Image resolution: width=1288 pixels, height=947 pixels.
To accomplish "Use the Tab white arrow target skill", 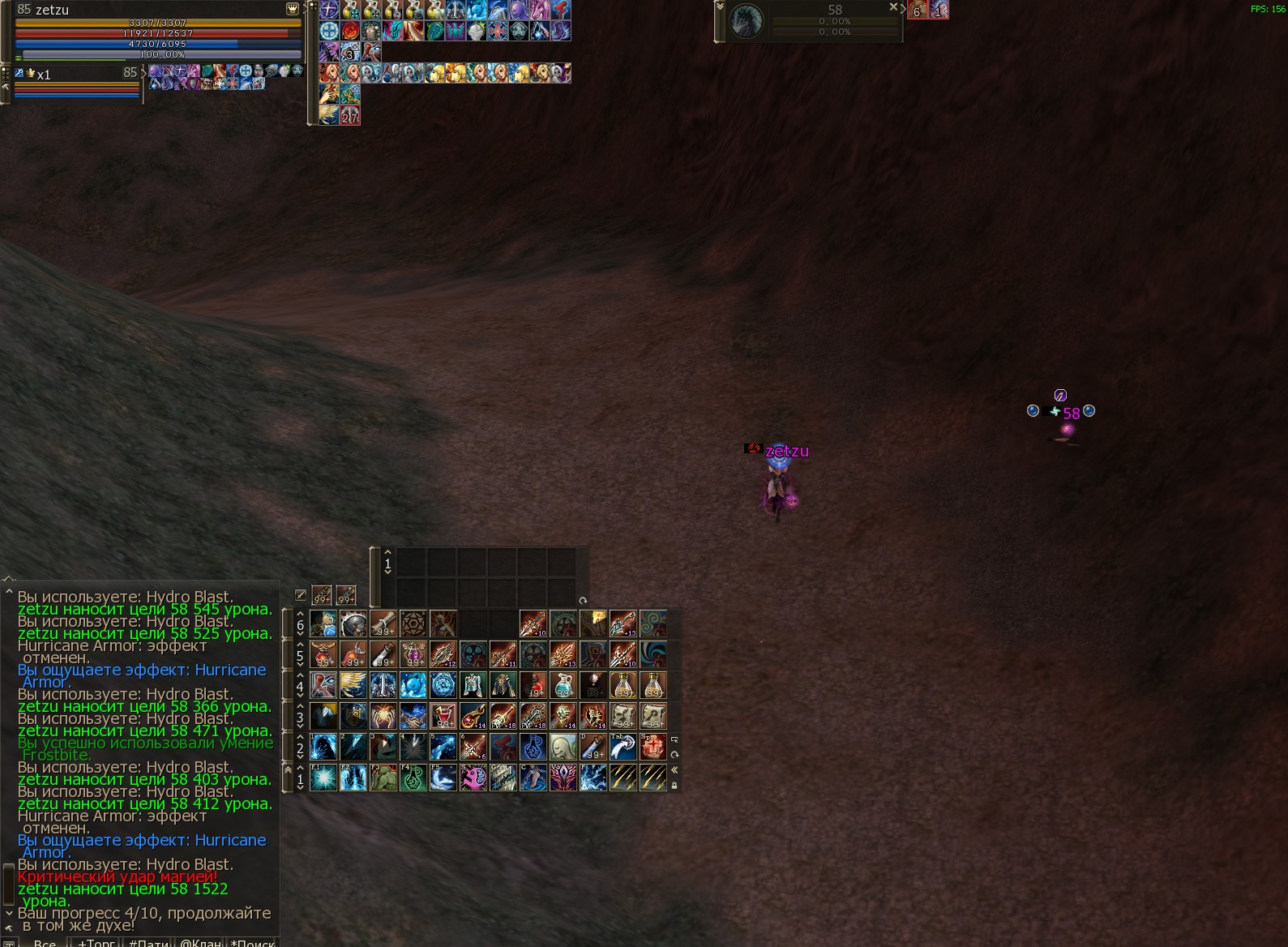I will point(623,747).
